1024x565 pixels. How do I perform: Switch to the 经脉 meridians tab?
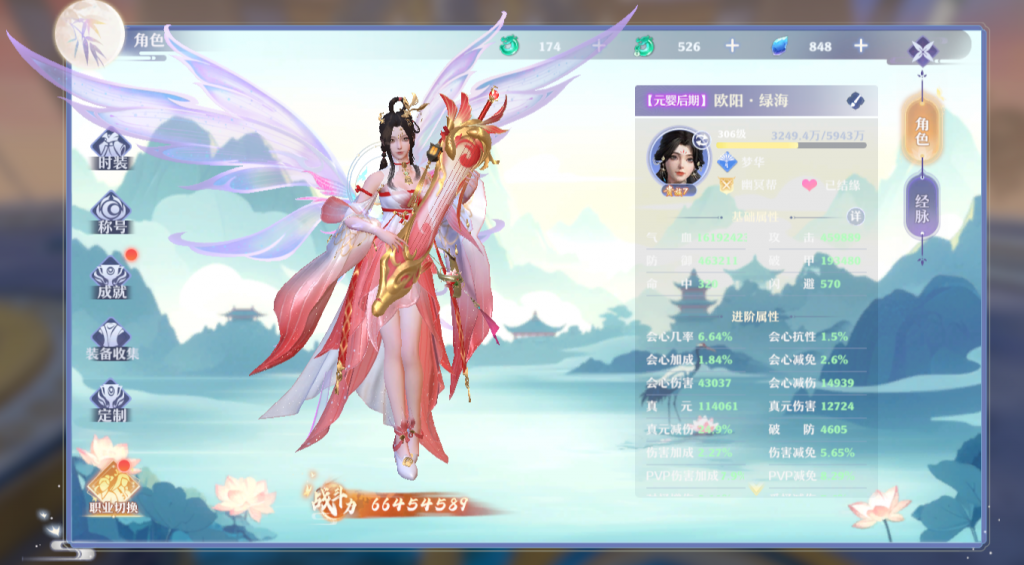[921, 207]
